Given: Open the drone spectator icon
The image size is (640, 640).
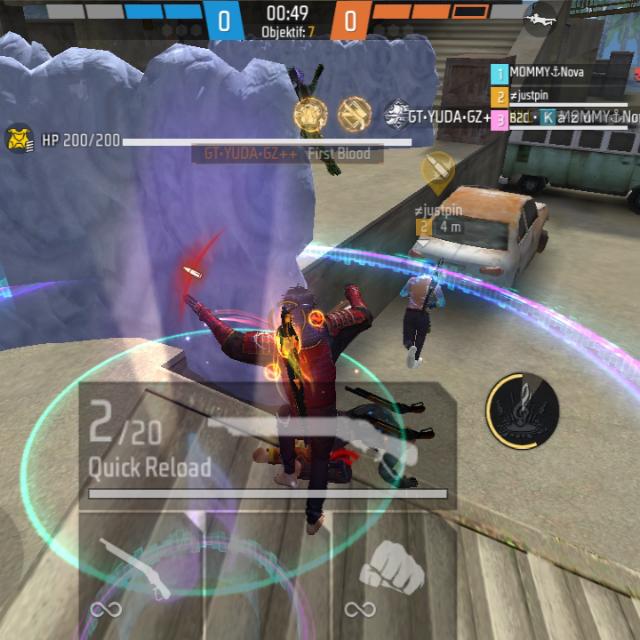Looking at the screenshot, I should 541,19.
